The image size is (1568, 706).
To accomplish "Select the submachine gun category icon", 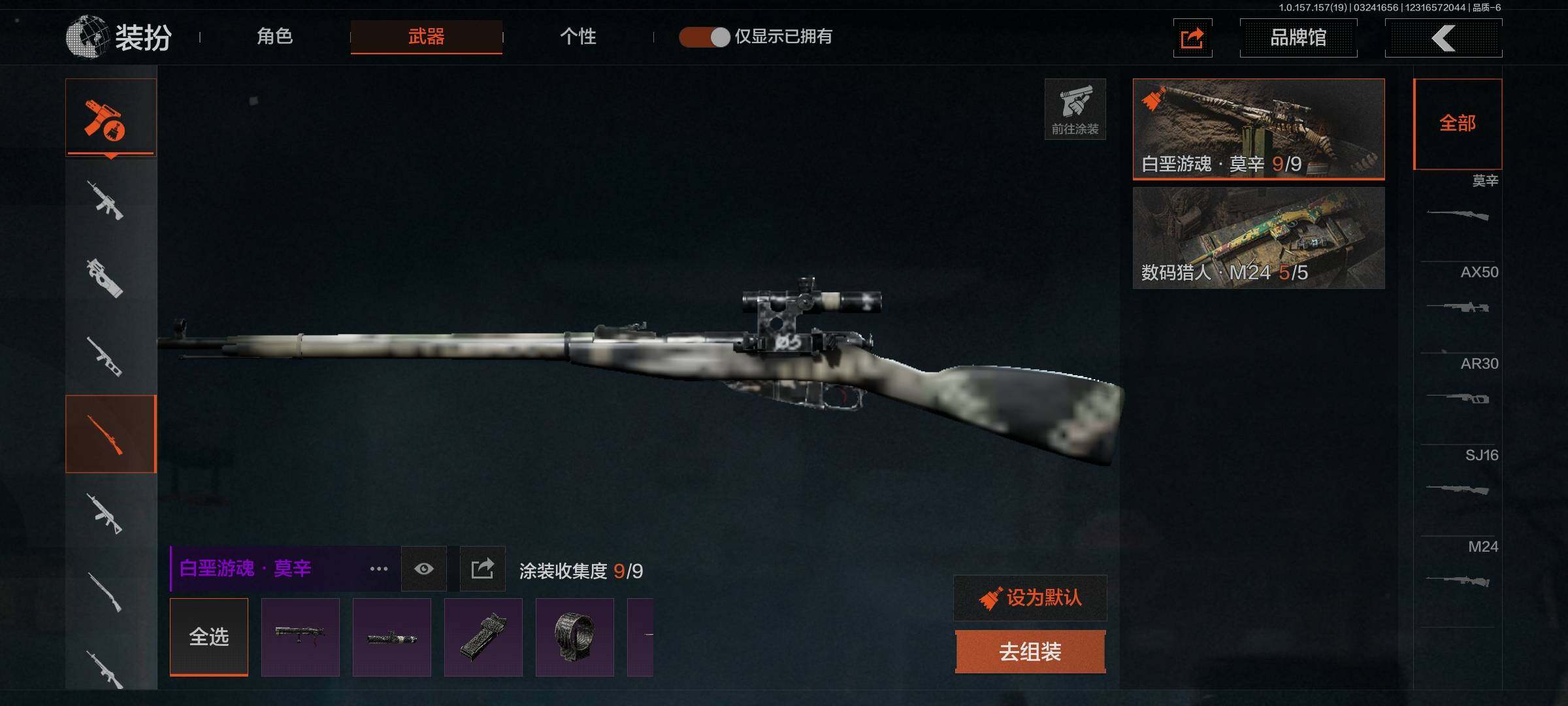I will (x=105, y=278).
